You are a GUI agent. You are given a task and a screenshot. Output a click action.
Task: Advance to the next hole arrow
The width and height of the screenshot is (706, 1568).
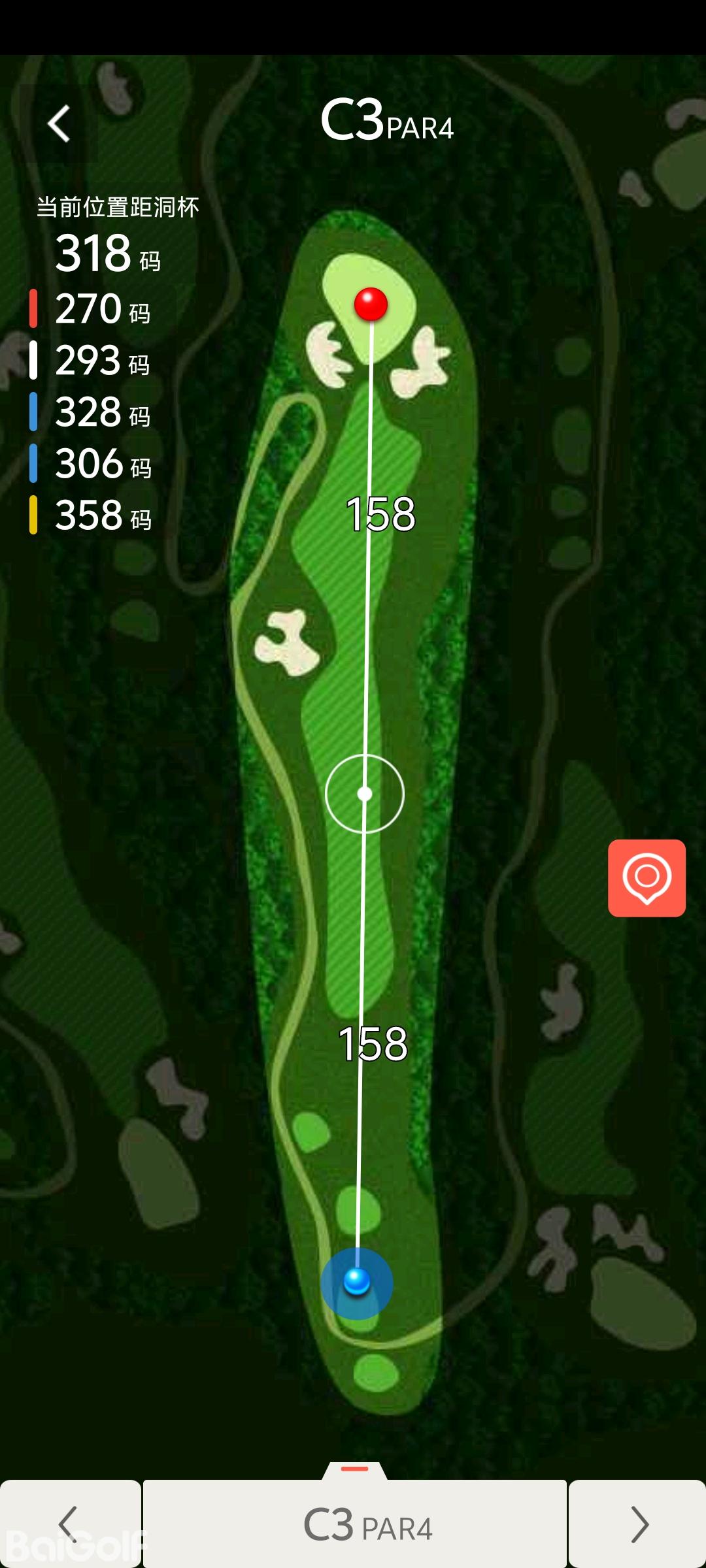[x=637, y=1524]
